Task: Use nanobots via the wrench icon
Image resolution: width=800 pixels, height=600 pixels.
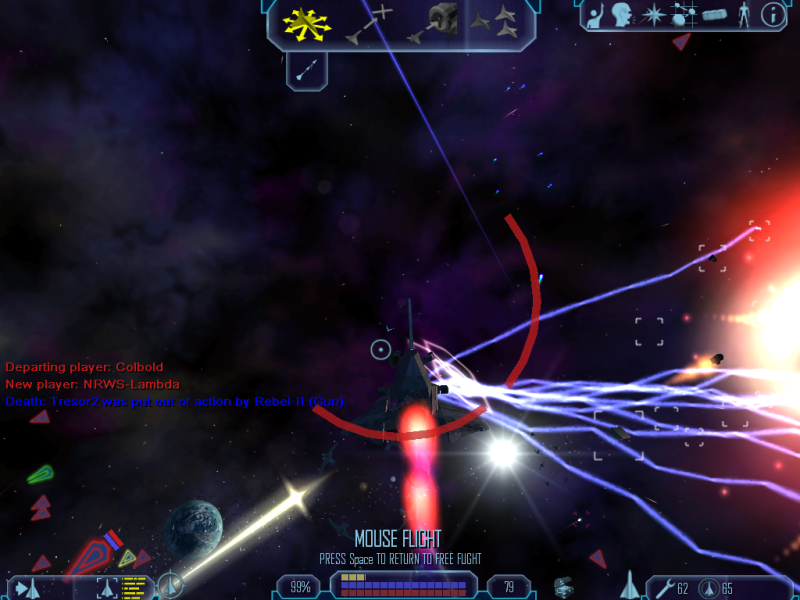Action: pyautogui.click(x=663, y=587)
